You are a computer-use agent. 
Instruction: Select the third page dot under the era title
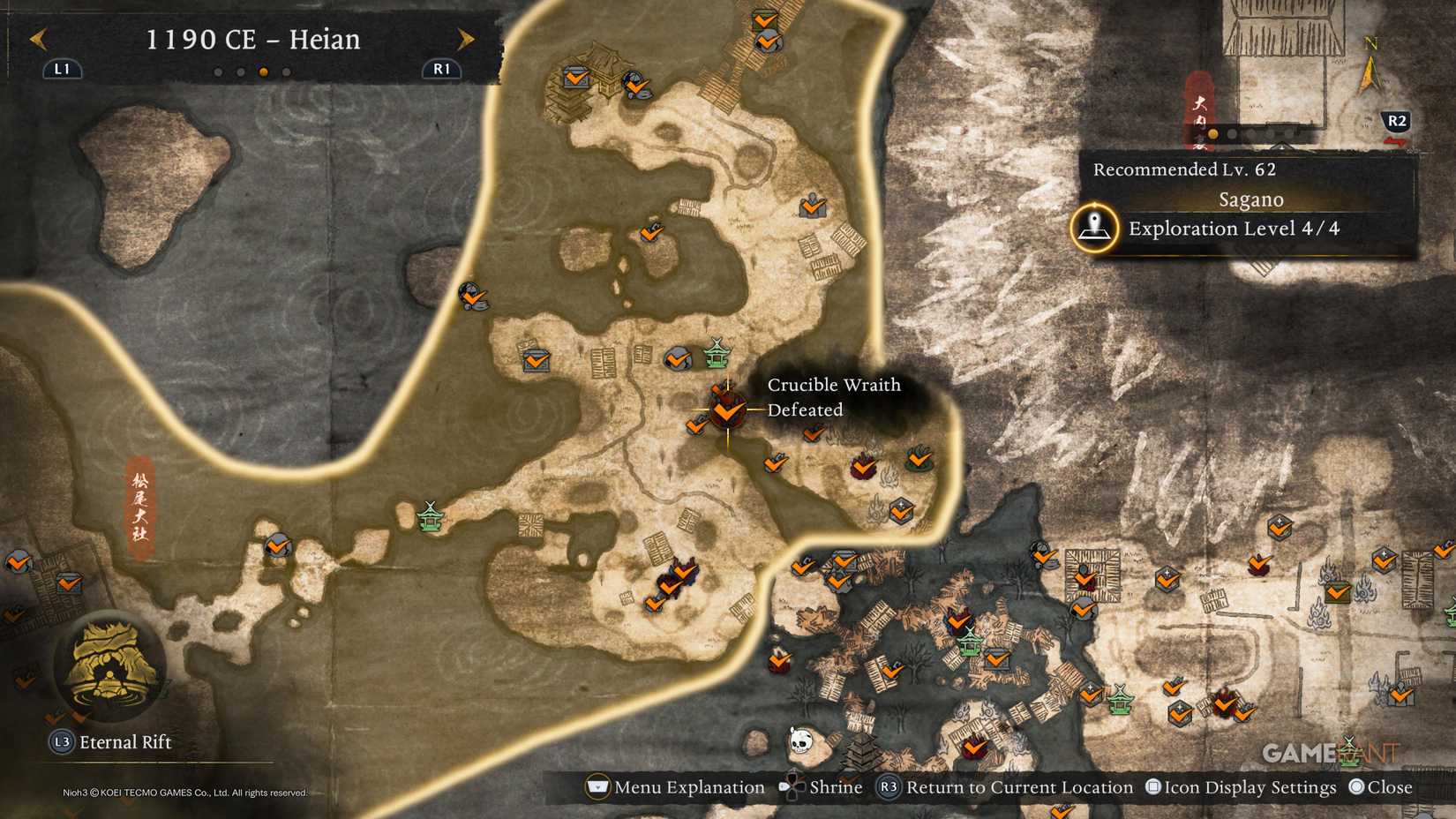click(262, 73)
